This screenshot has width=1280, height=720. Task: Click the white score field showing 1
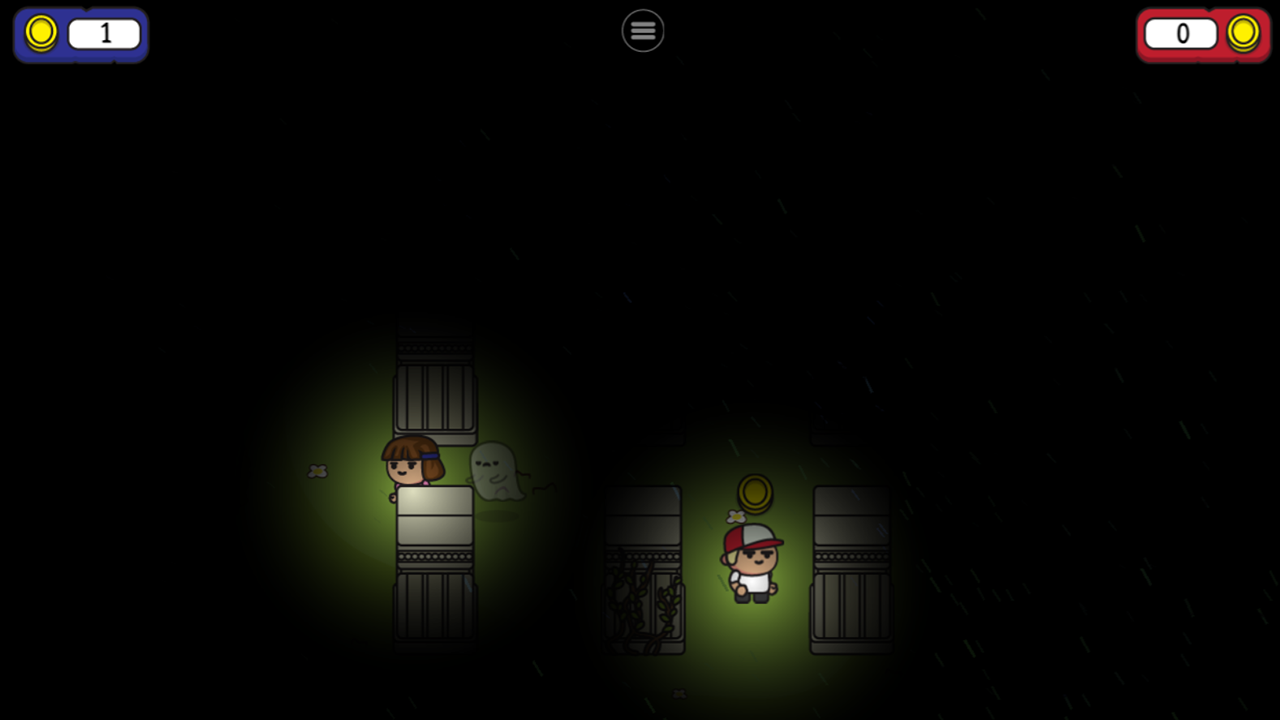[x=104, y=33]
